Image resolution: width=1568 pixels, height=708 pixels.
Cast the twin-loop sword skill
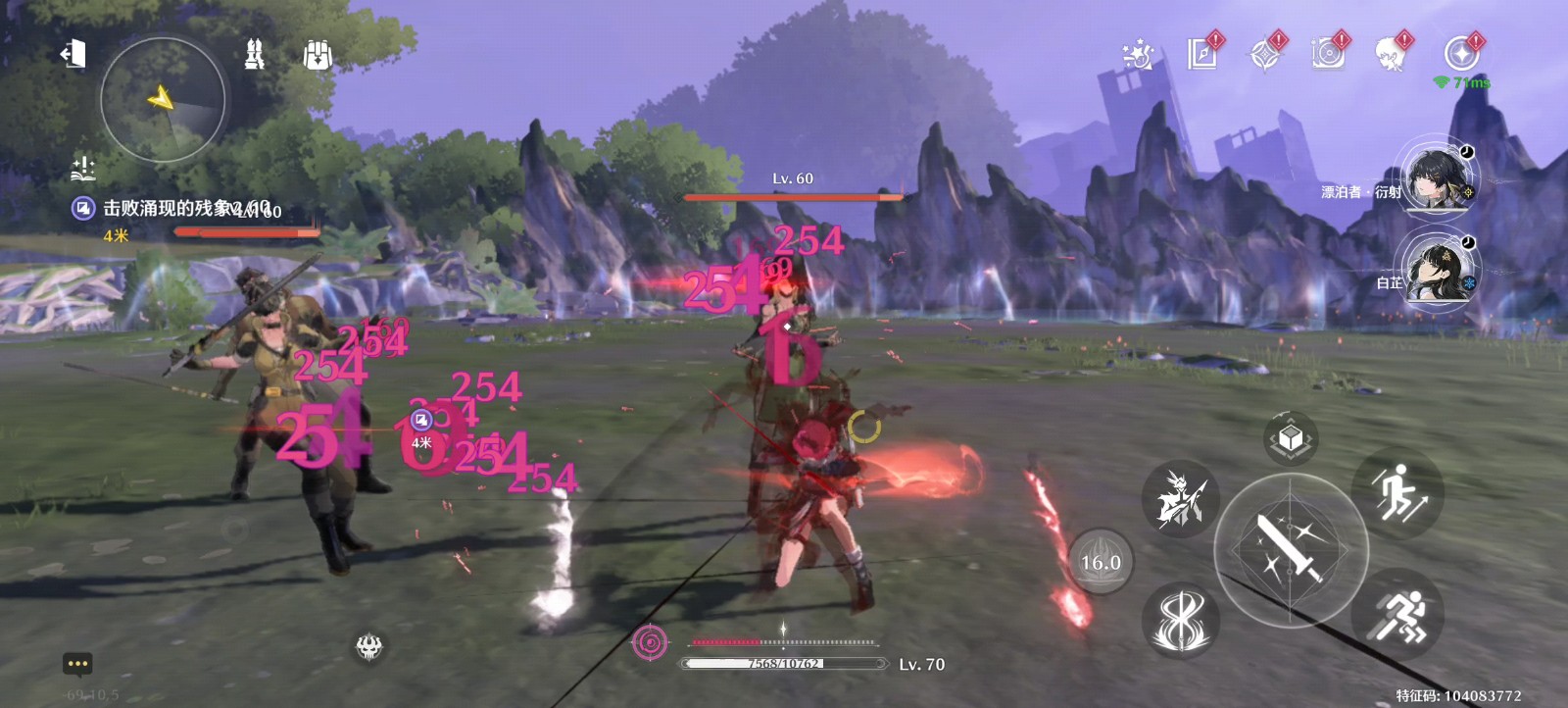point(1180,620)
